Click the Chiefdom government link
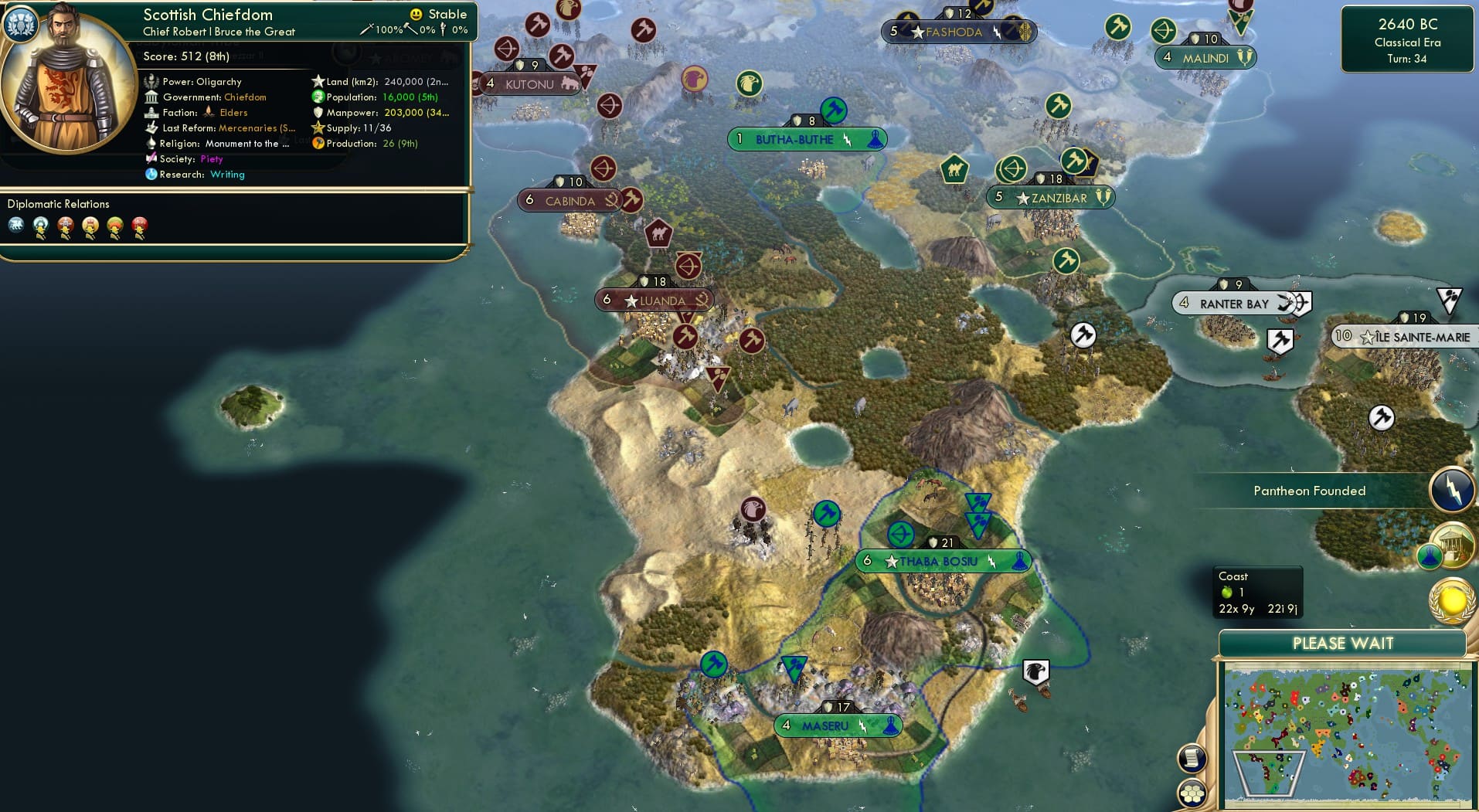This screenshot has width=1479, height=812. pyautogui.click(x=244, y=97)
